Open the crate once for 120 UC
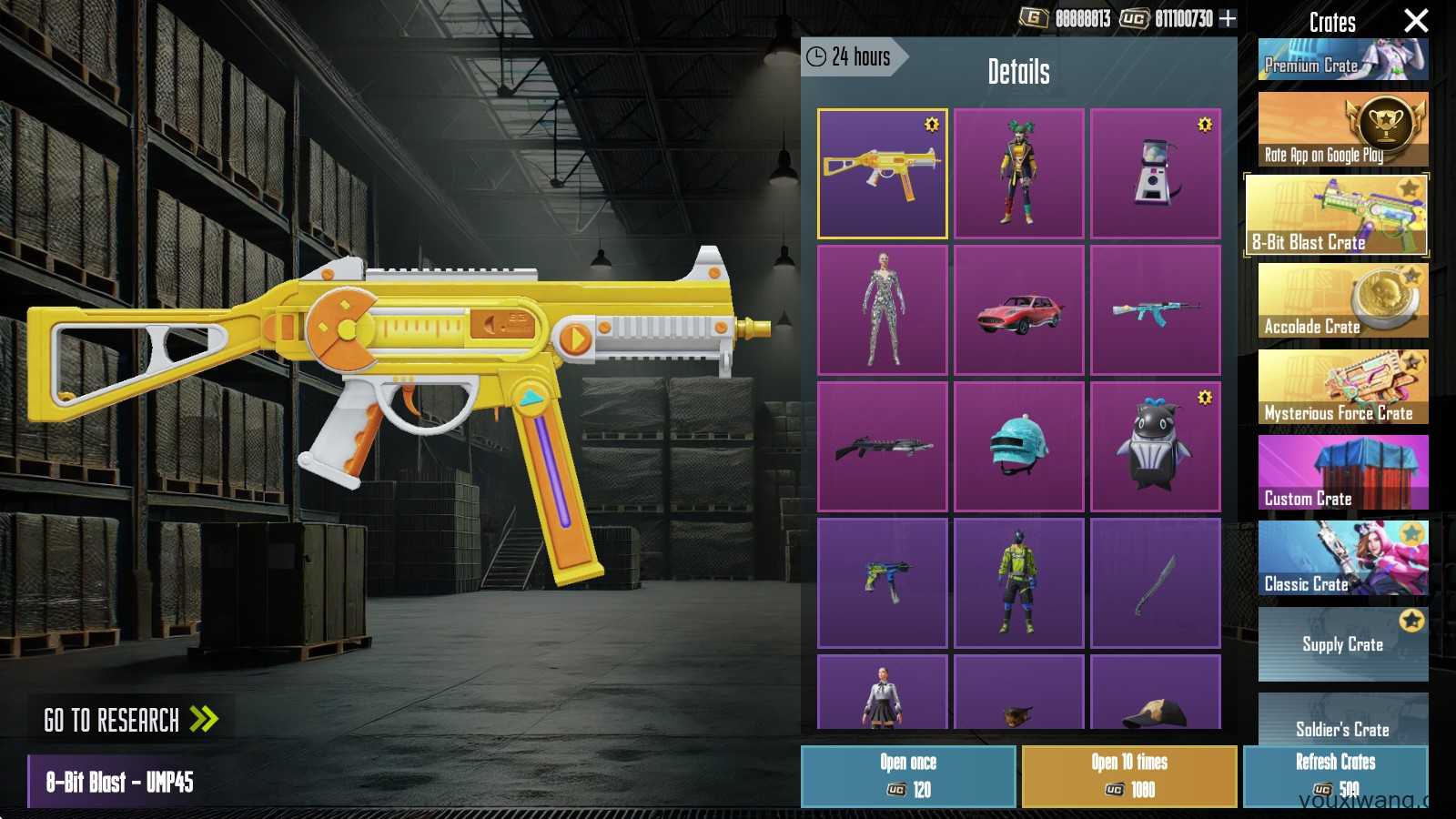The width and height of the screenshot is (1456, 819). point(908,776)
